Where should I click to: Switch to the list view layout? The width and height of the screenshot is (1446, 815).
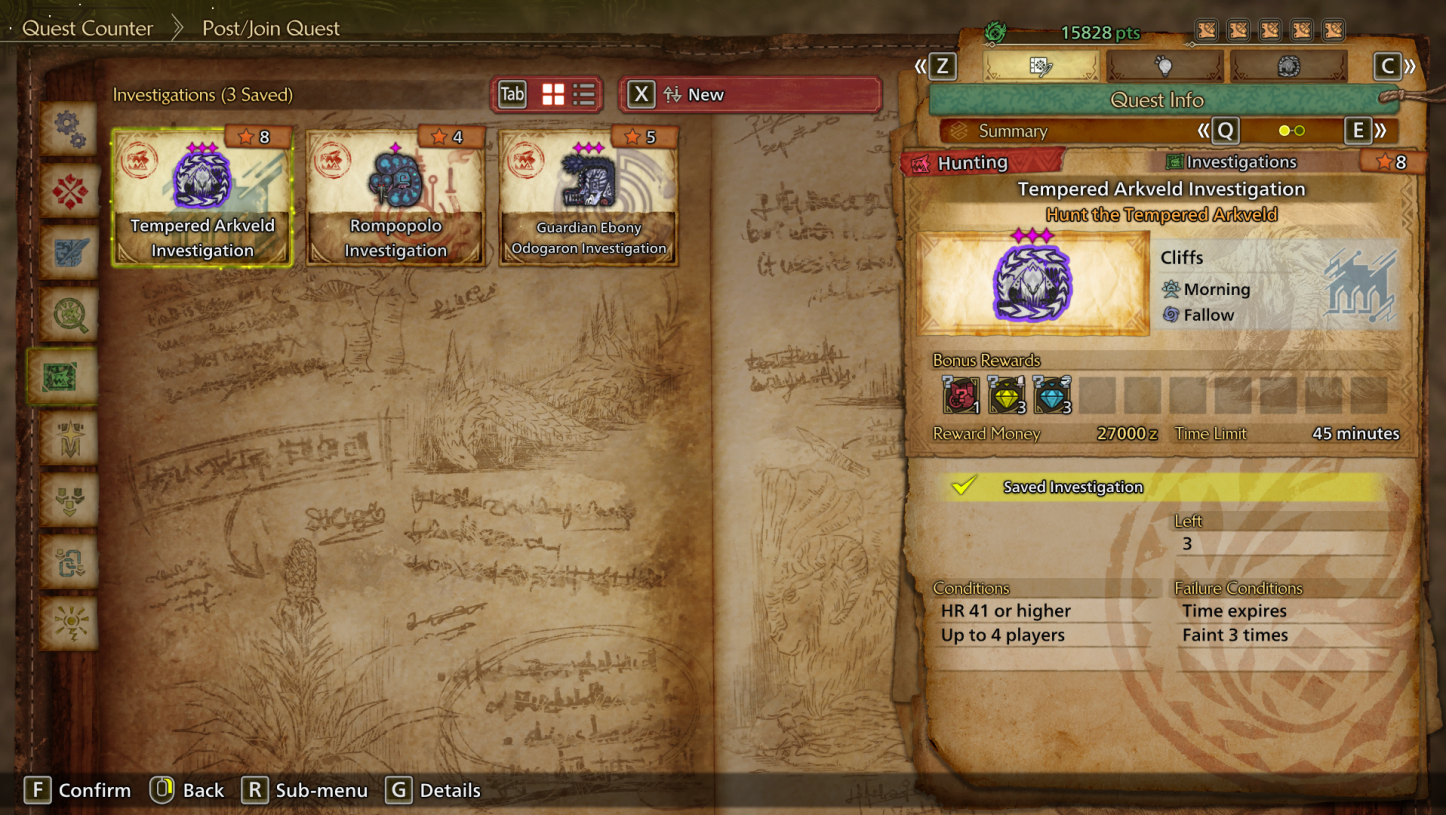click(x=584, y=95)
